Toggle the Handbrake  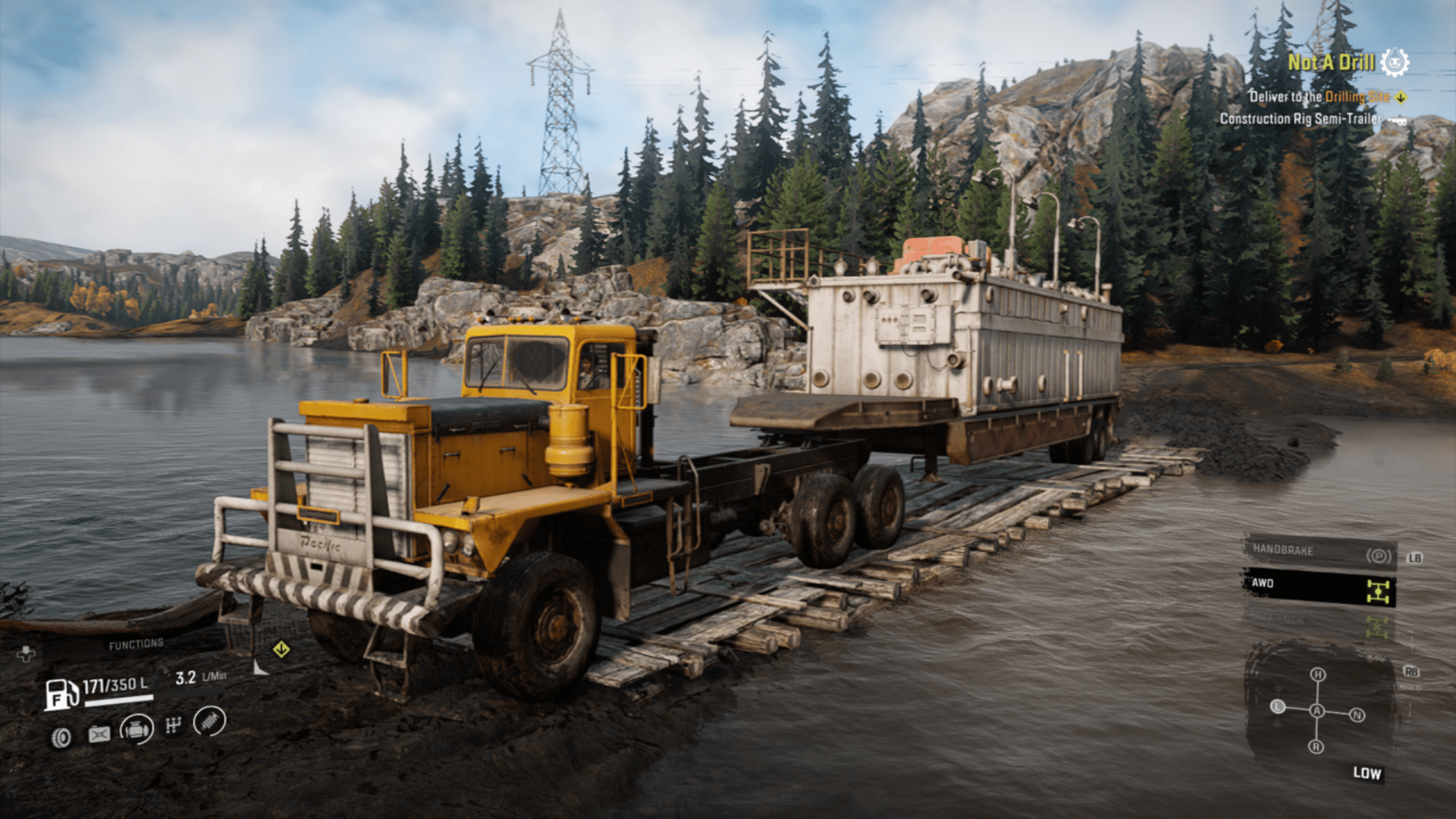(1283, 550)
